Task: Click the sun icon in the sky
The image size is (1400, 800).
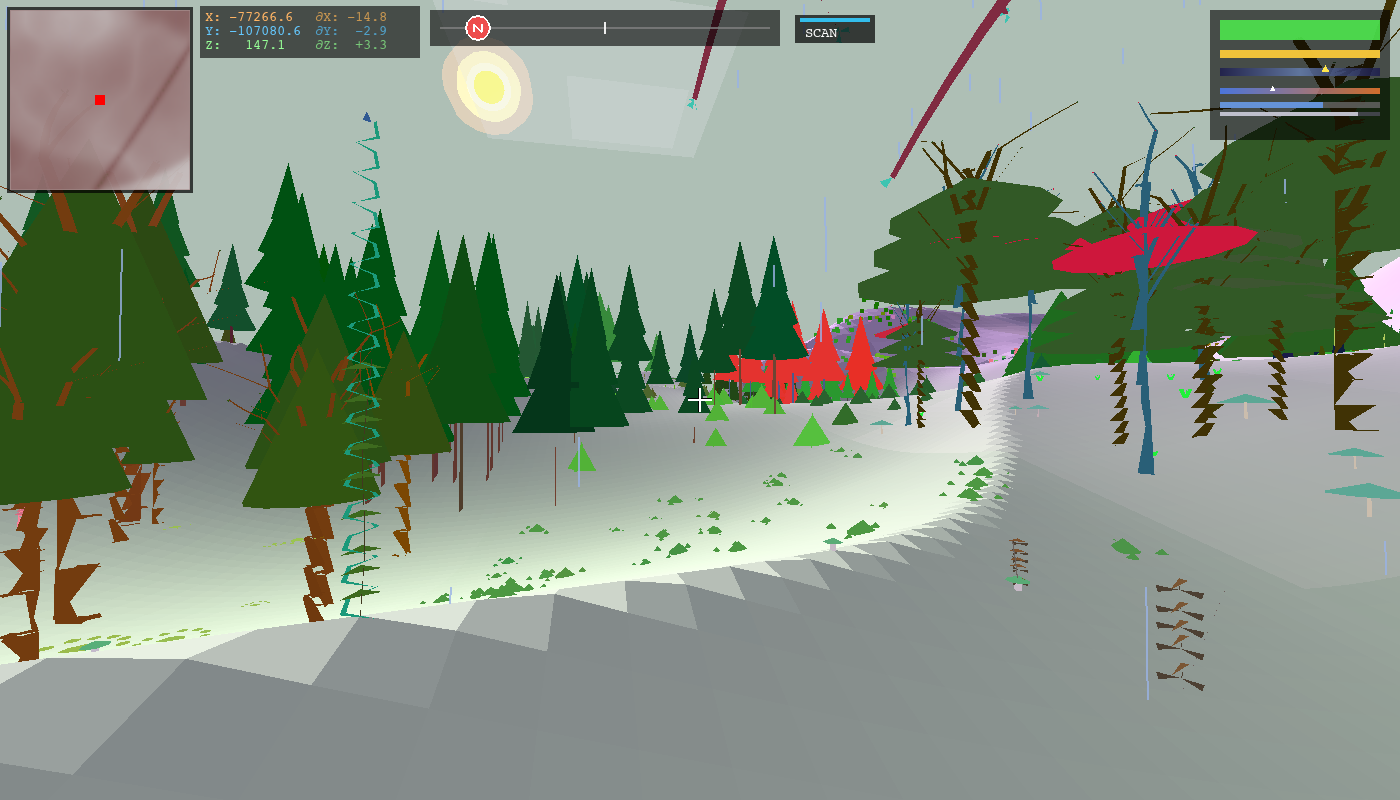Action: [487, 85]
